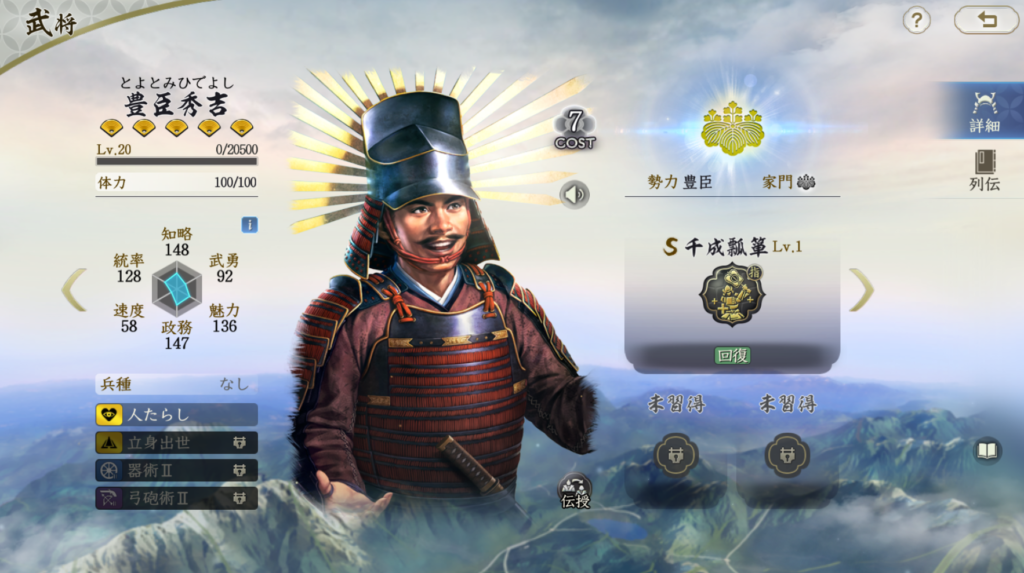Select the locked 弓砲術Ⅱ trait
Image resolution: width=1024 pixels, height=573 pixels.
coord(176,497)
